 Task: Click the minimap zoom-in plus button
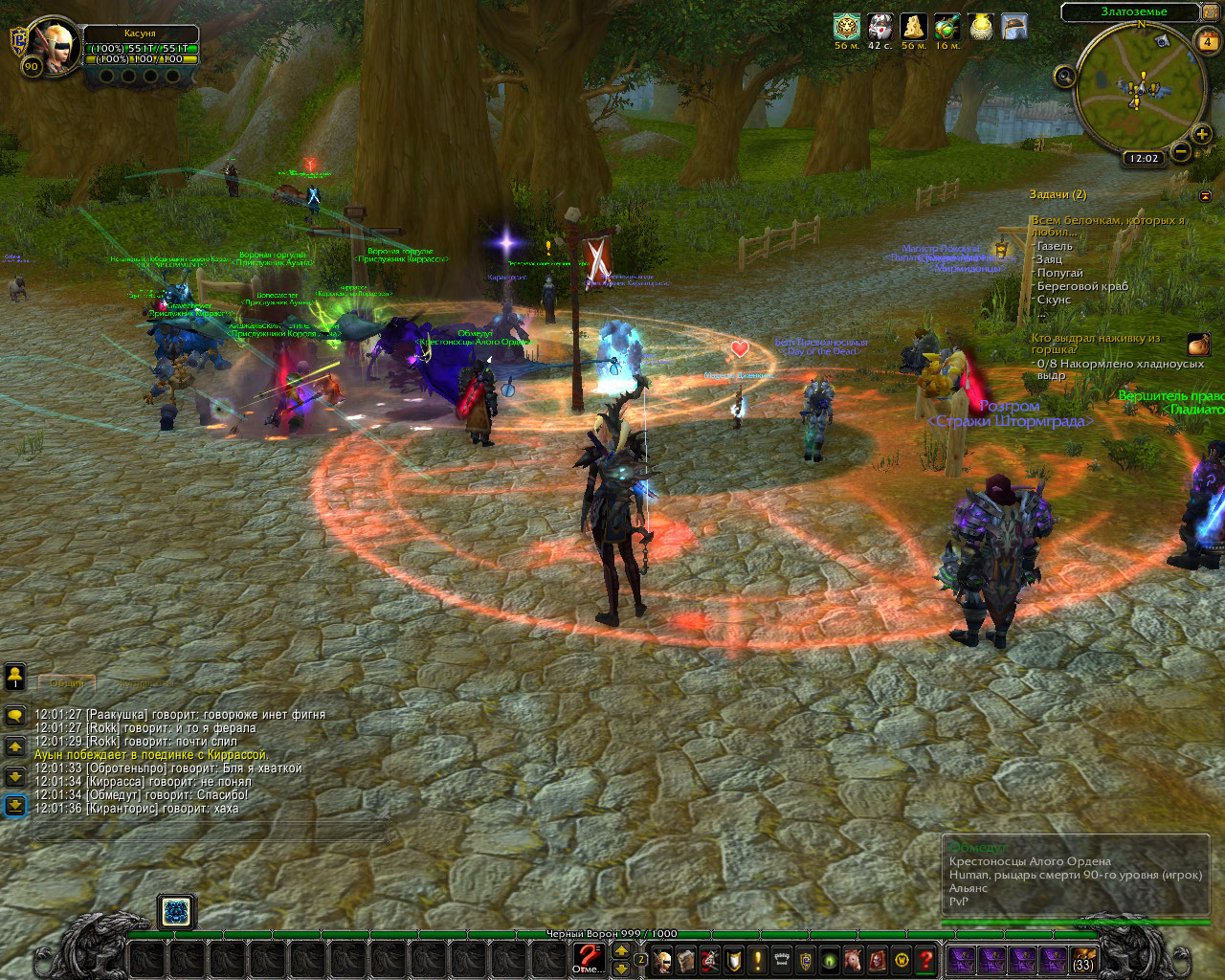[x=1202, y=134]
